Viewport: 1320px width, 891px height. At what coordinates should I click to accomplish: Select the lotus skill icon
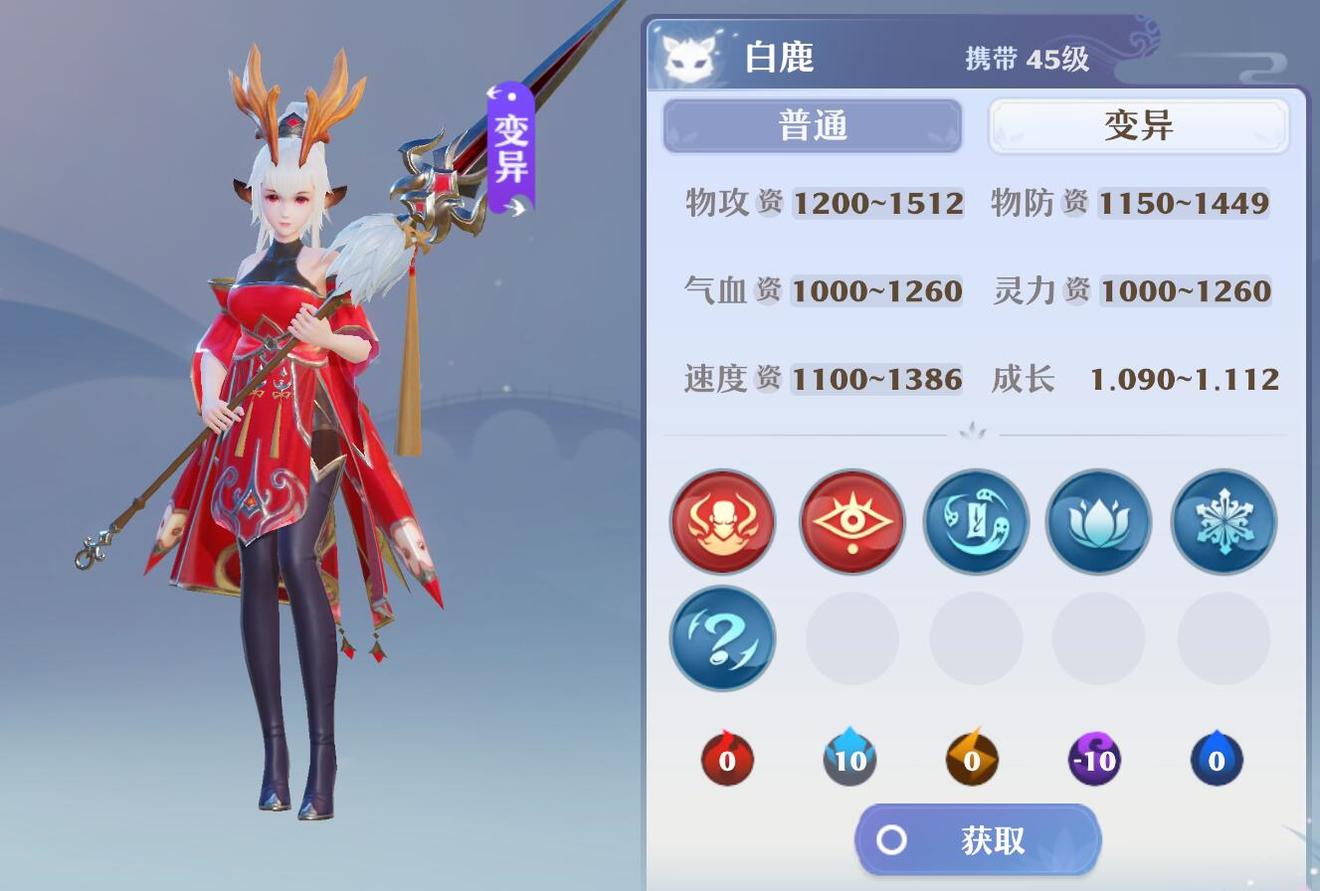coord(1098,522)
